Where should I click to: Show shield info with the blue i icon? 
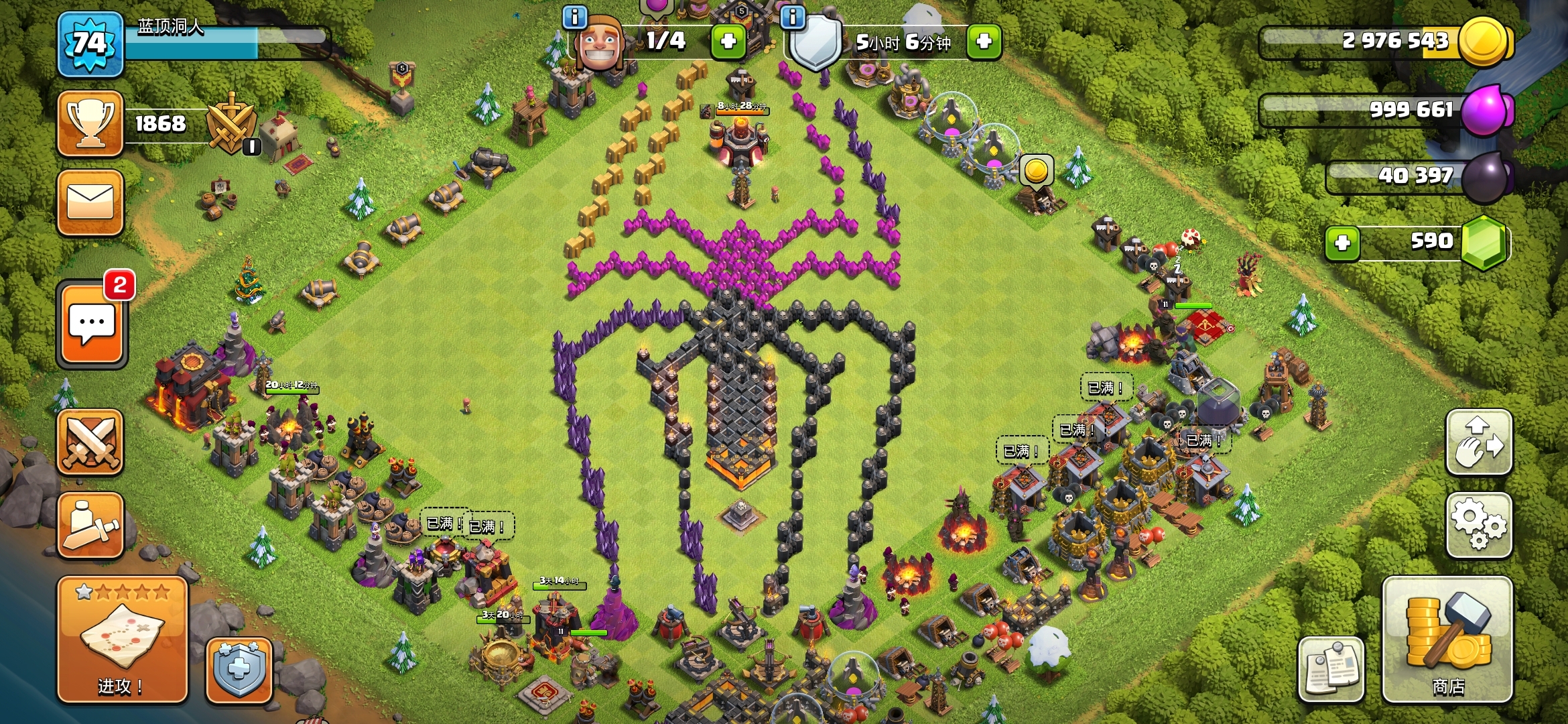pyautogui.click(x=793, y=17)
